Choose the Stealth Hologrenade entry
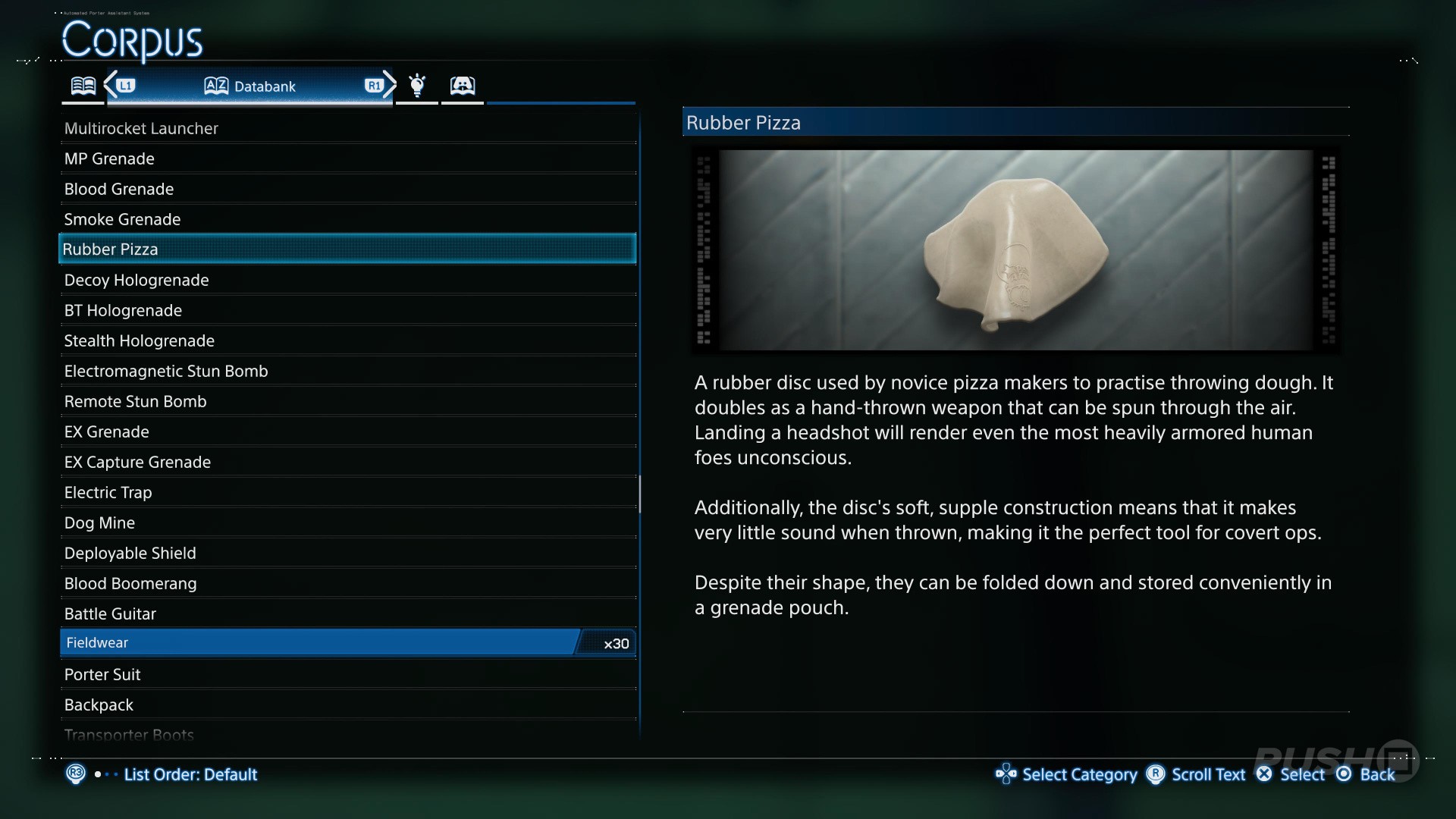The height and width of the screenshot is (819, 1456). tap(140, 340)
